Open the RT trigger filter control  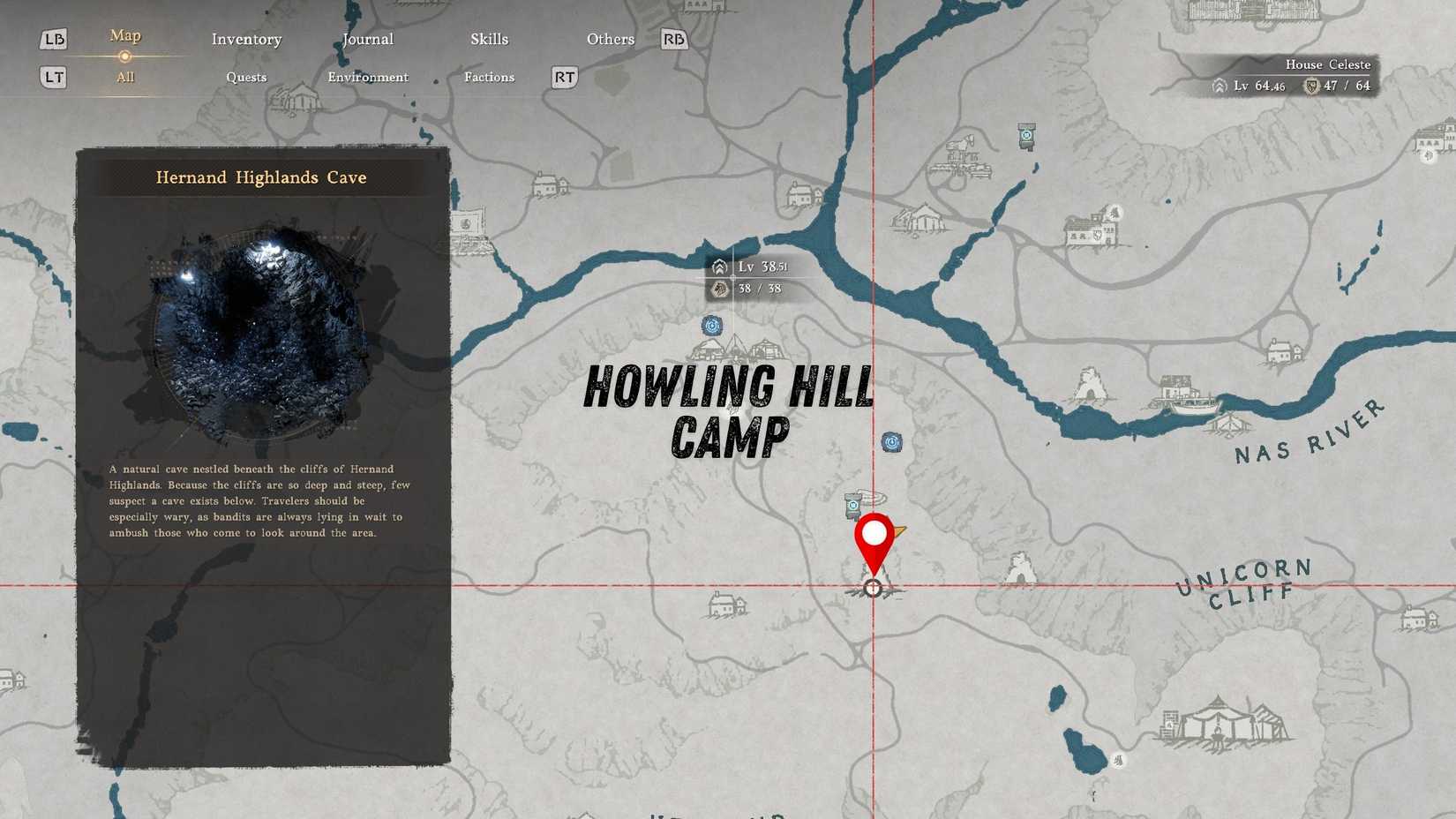pyautogui.click(x=563, y=78)
